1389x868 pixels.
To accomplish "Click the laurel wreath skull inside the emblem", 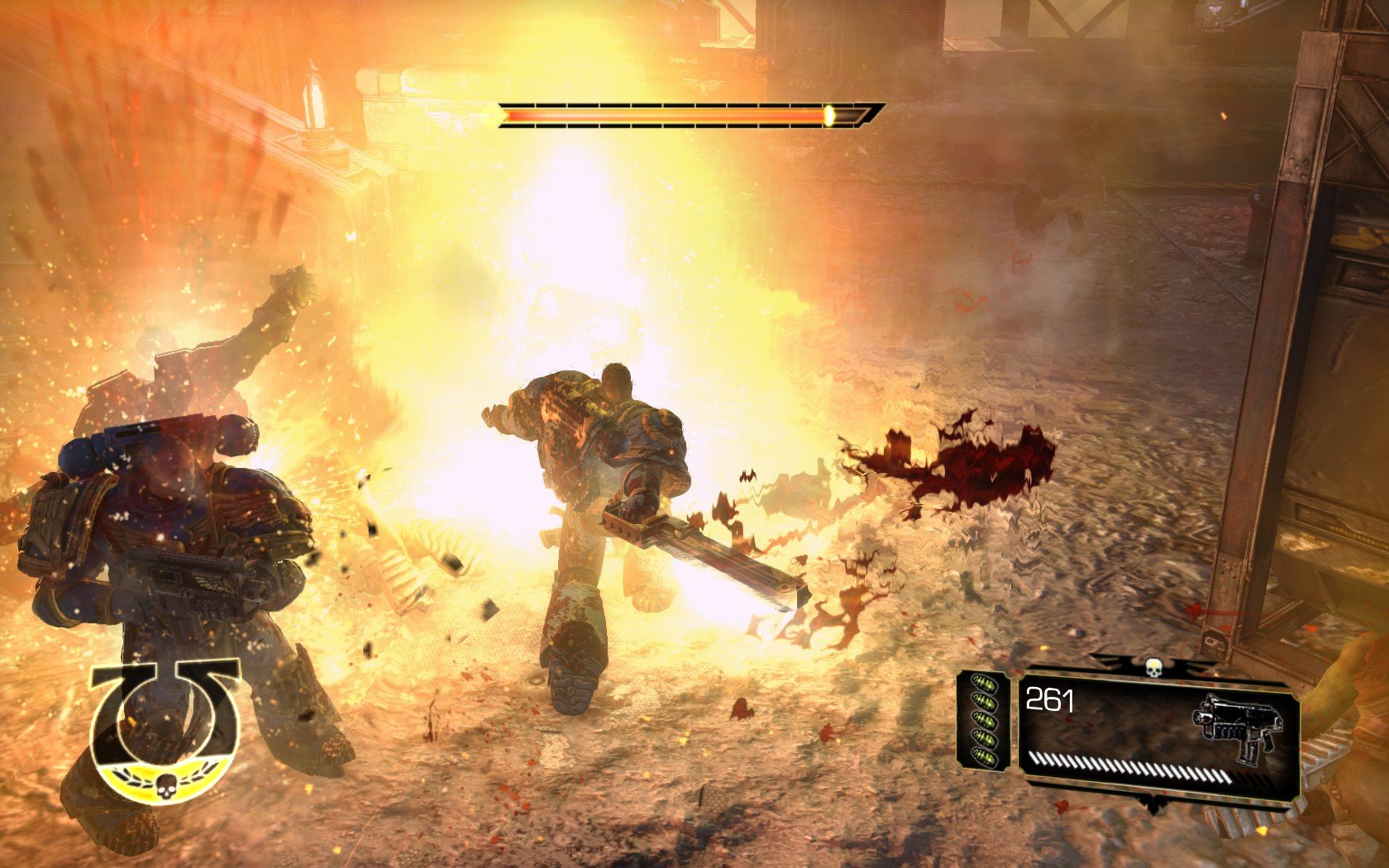I will click(x=166, y=786).
